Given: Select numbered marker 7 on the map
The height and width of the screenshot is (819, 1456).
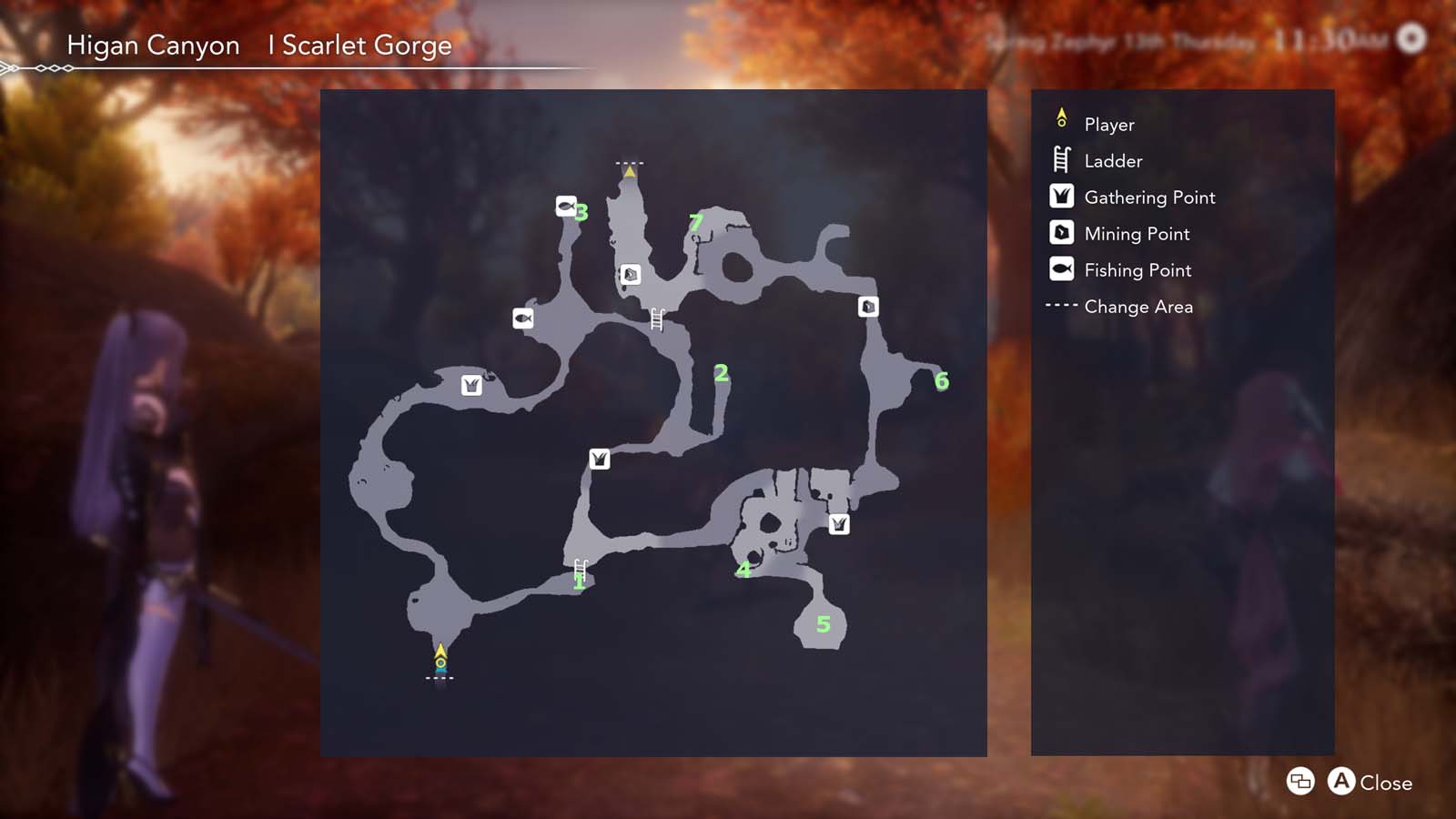Looking at the screenshot, I should [x=696, y=221].
